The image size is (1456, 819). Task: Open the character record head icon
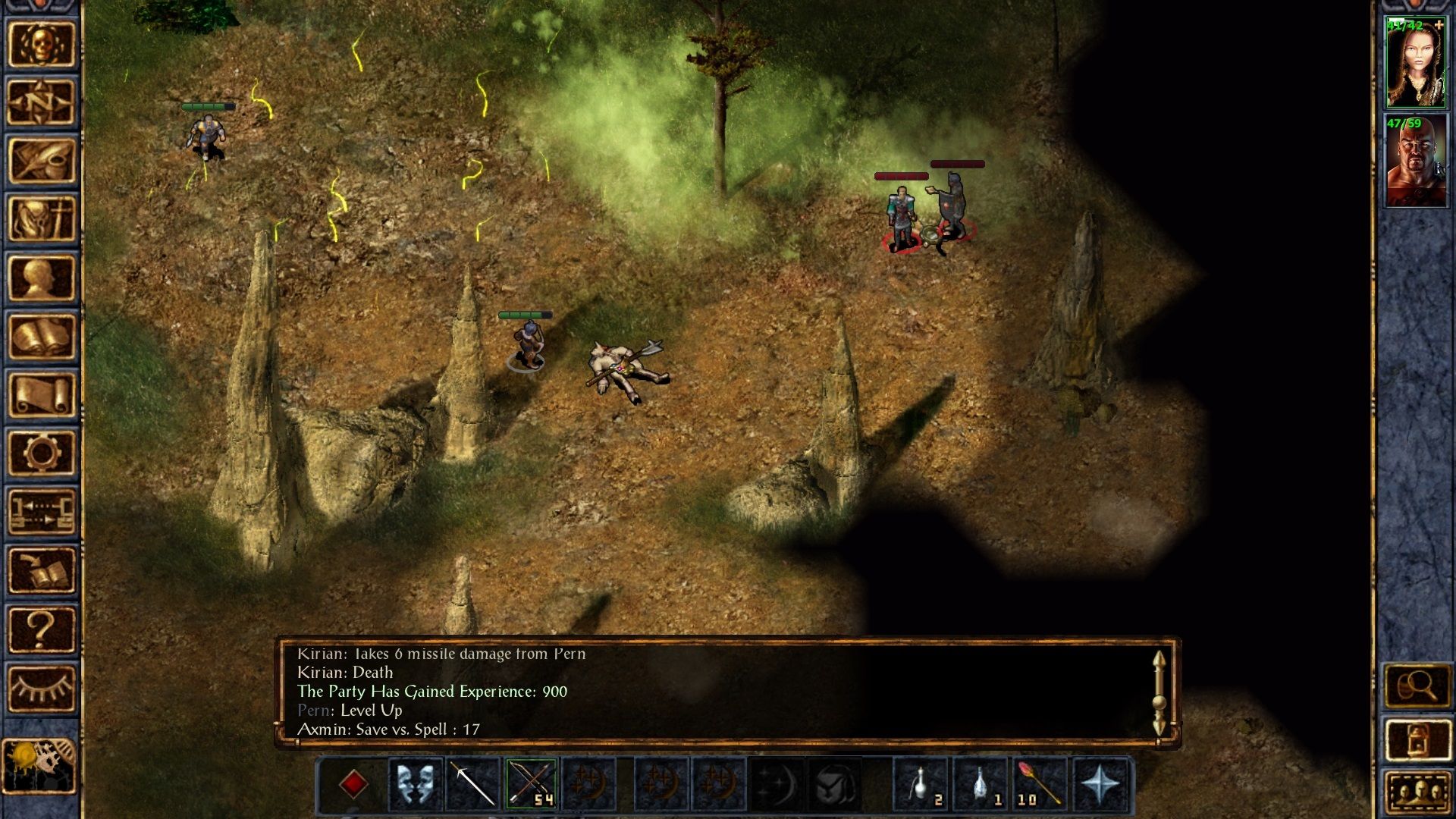(41, 278)
